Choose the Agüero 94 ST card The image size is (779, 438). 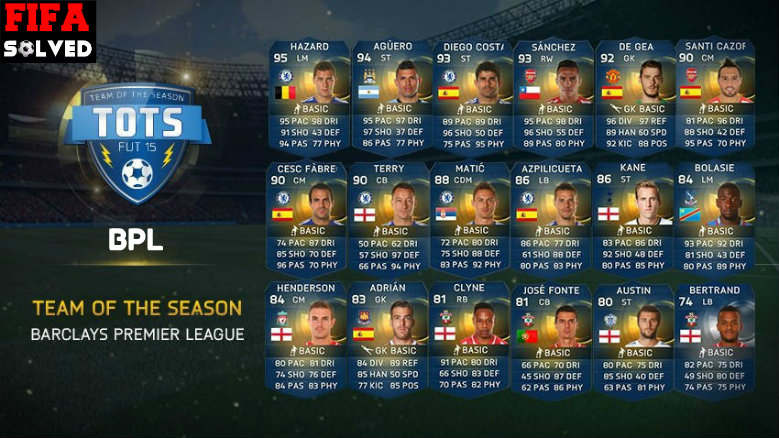pyautogui.click(x=390, y=95)
